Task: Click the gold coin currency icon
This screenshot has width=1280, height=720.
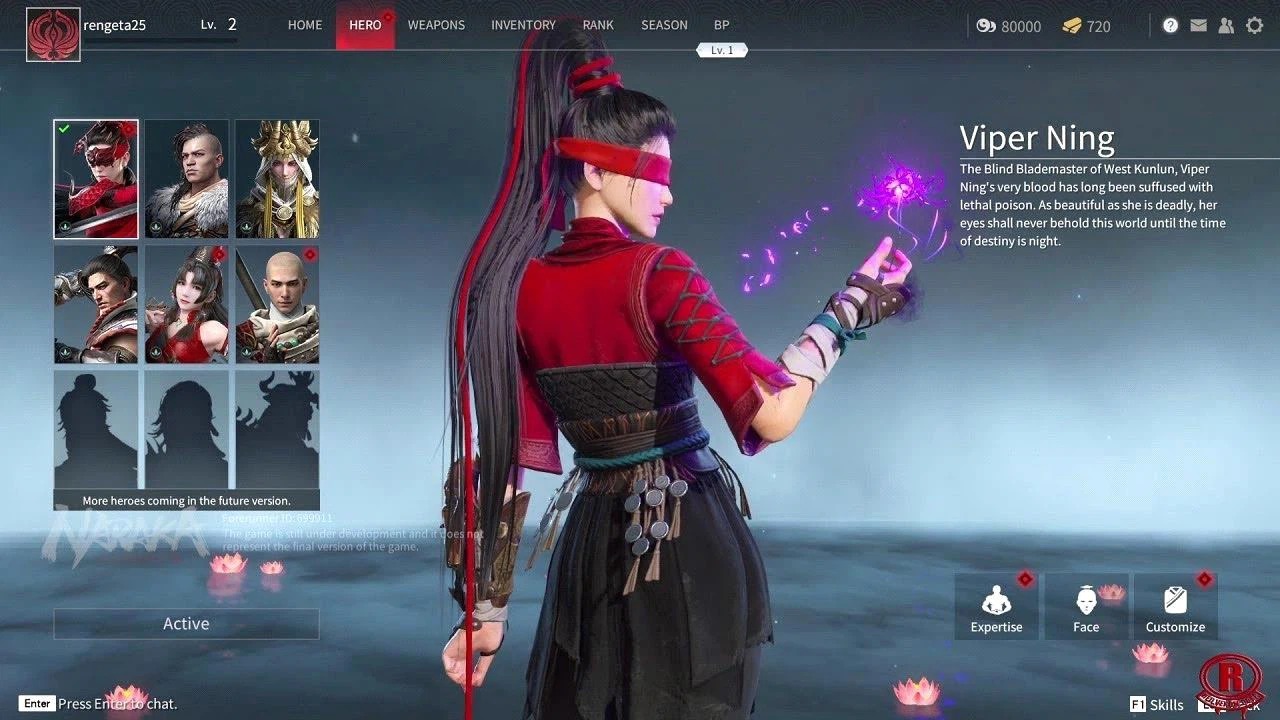Action: coord(988,27)
